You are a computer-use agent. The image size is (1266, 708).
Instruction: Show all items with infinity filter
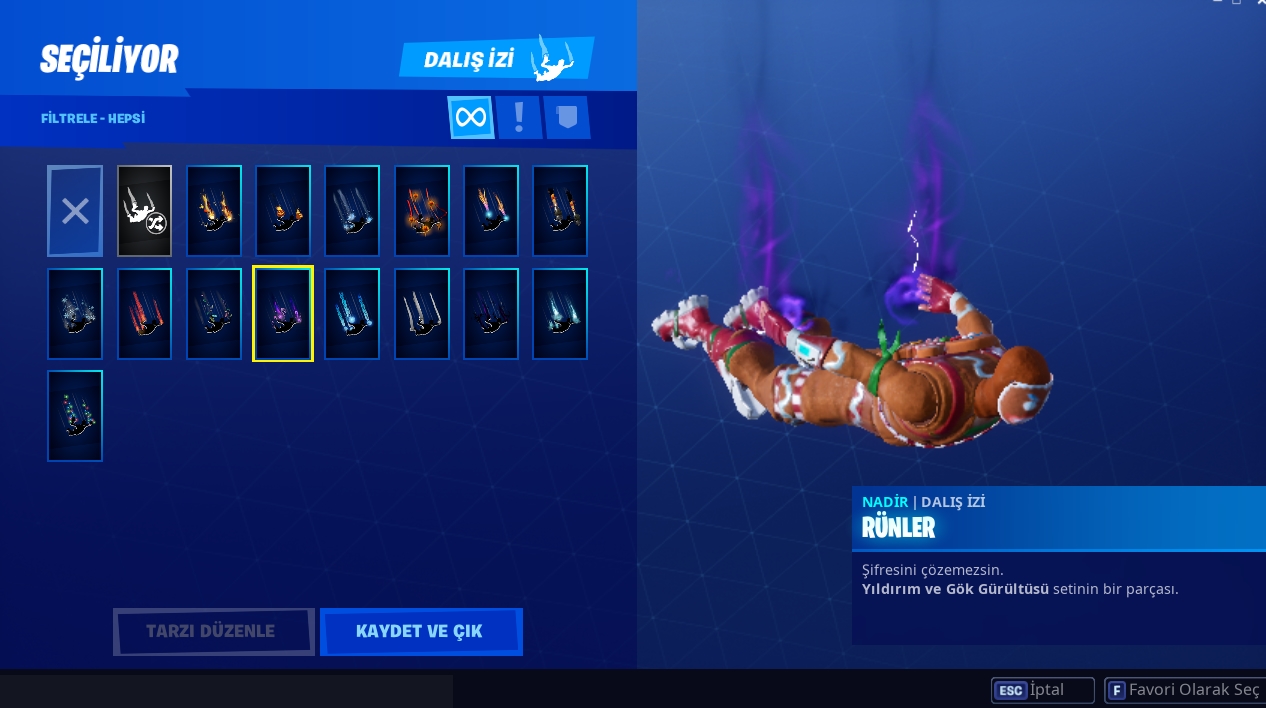pyautogui.click(x=470, y=118)
